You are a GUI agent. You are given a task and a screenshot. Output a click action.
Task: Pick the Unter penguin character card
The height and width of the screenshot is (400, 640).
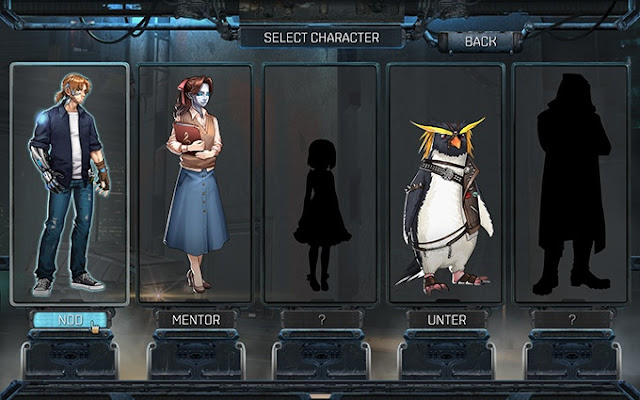[445, 183]
